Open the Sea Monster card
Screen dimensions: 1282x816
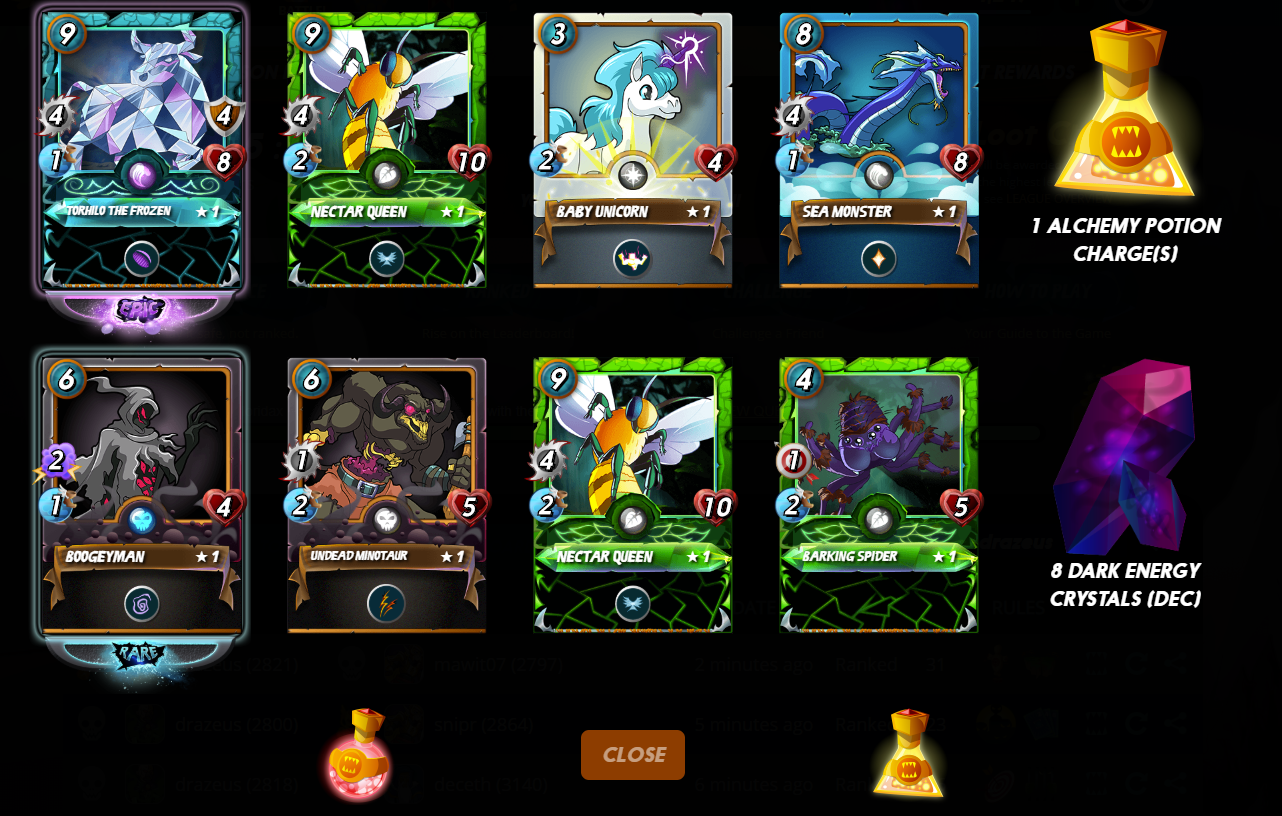[x=878, y=150]
